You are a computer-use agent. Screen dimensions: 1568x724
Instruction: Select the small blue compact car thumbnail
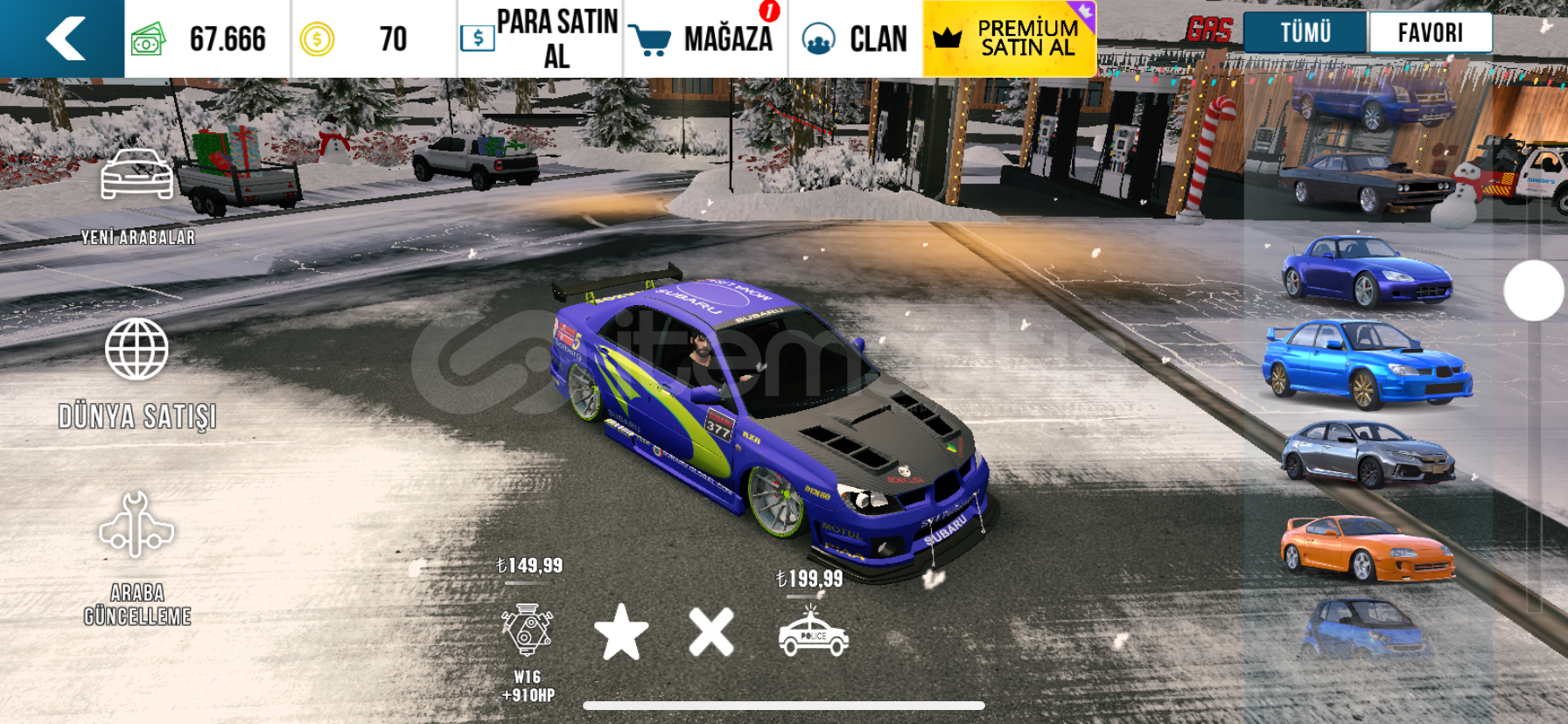coord(1365,630)
